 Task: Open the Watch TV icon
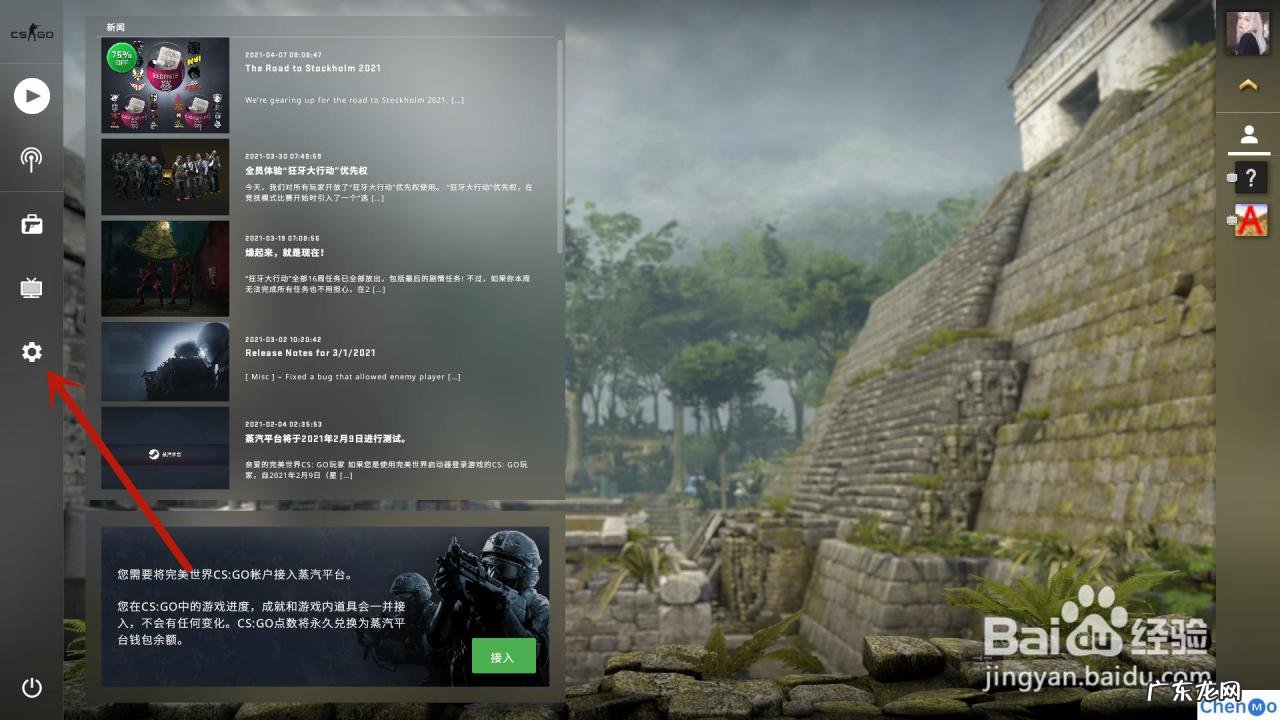(31, 287)
